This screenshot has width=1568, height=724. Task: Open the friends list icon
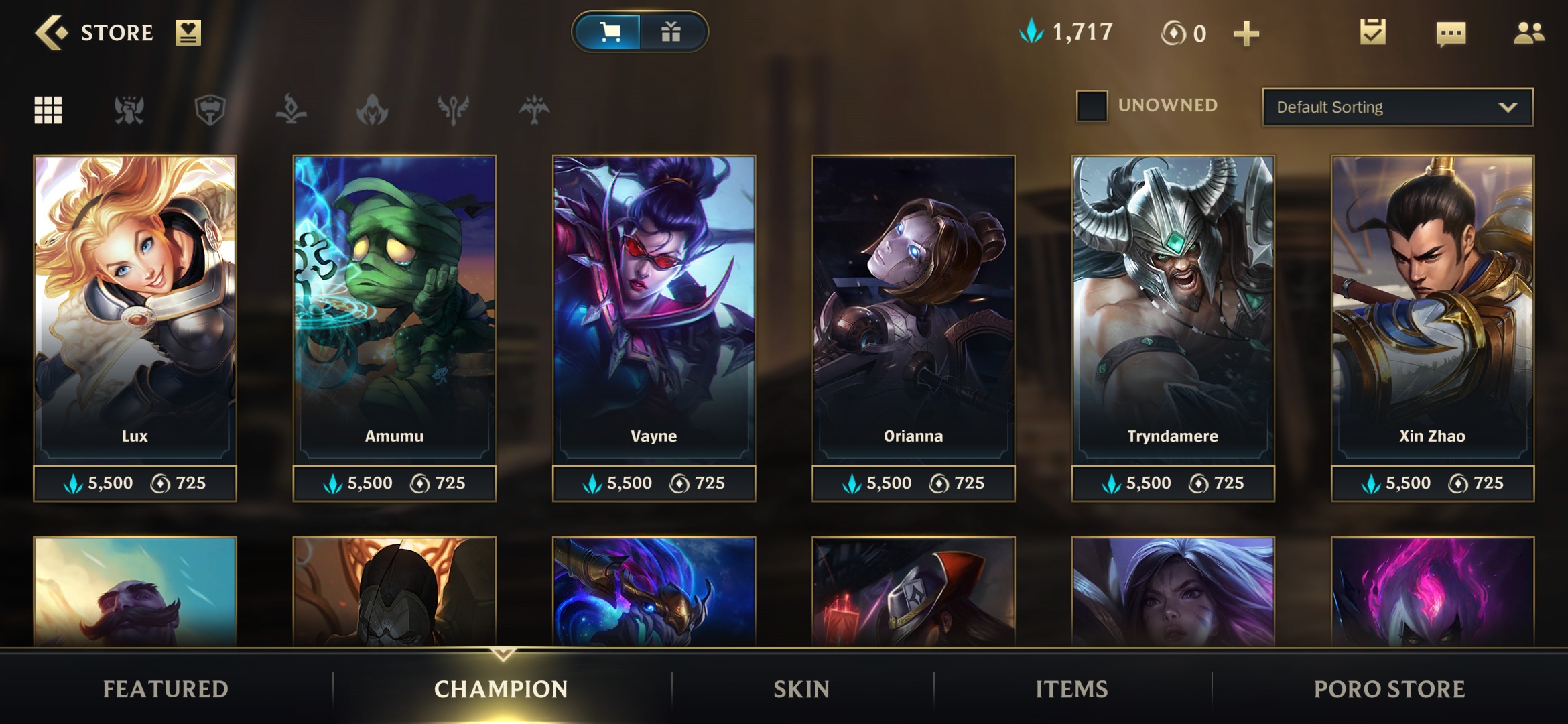pyautogui.click(x=1528, y=34)
